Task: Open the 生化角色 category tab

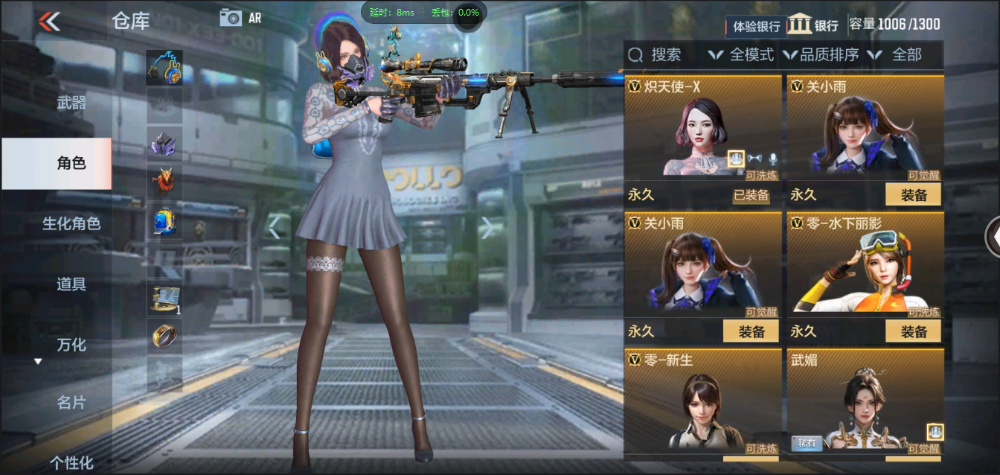Action: point(71,223)
